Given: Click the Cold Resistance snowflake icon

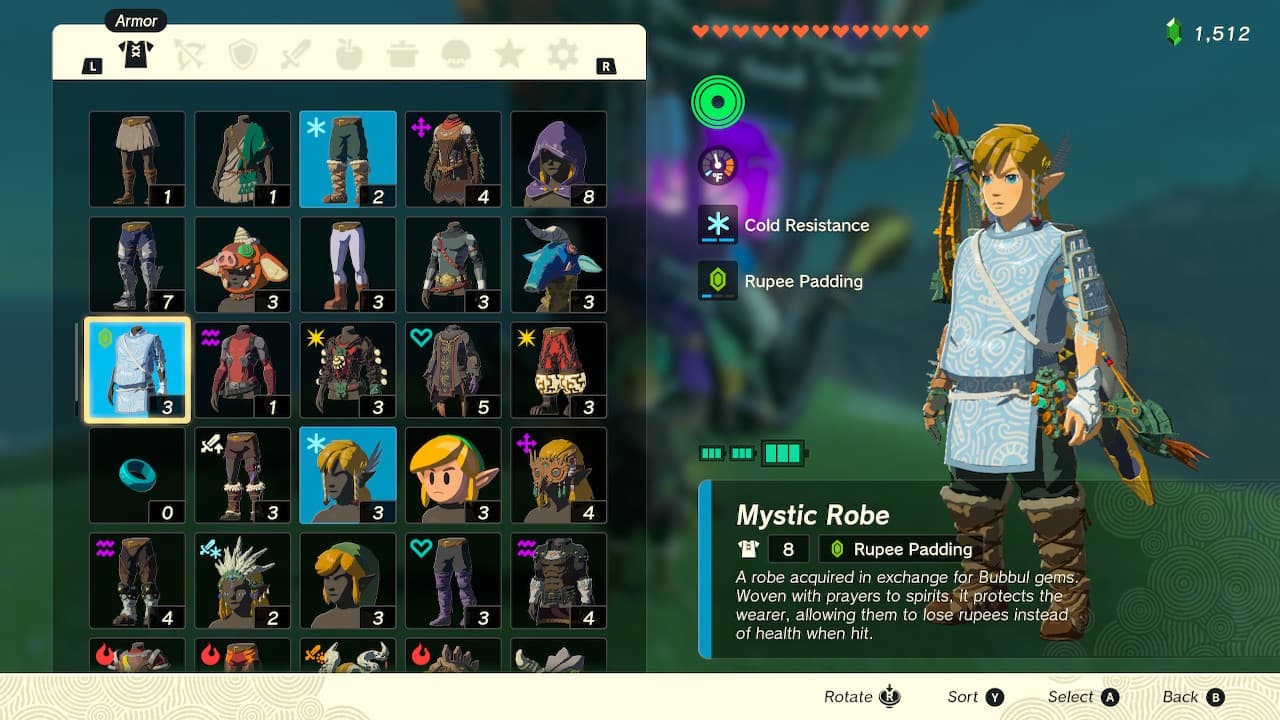Looking at the screenshot, I should click(x=716, y=225).
